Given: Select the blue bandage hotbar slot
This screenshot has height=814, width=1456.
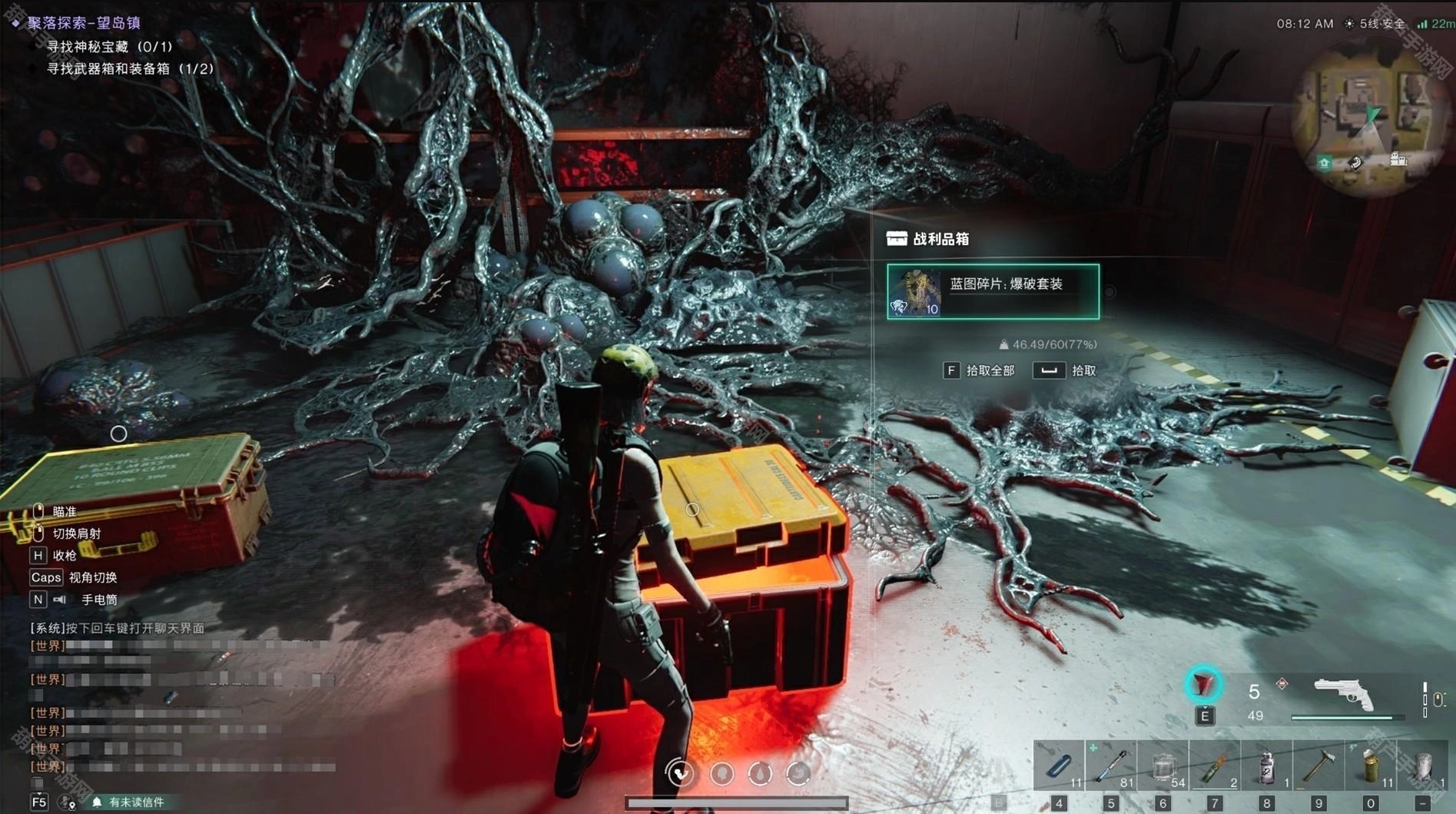Looking at the screenshot, I should coord(1059,766).
